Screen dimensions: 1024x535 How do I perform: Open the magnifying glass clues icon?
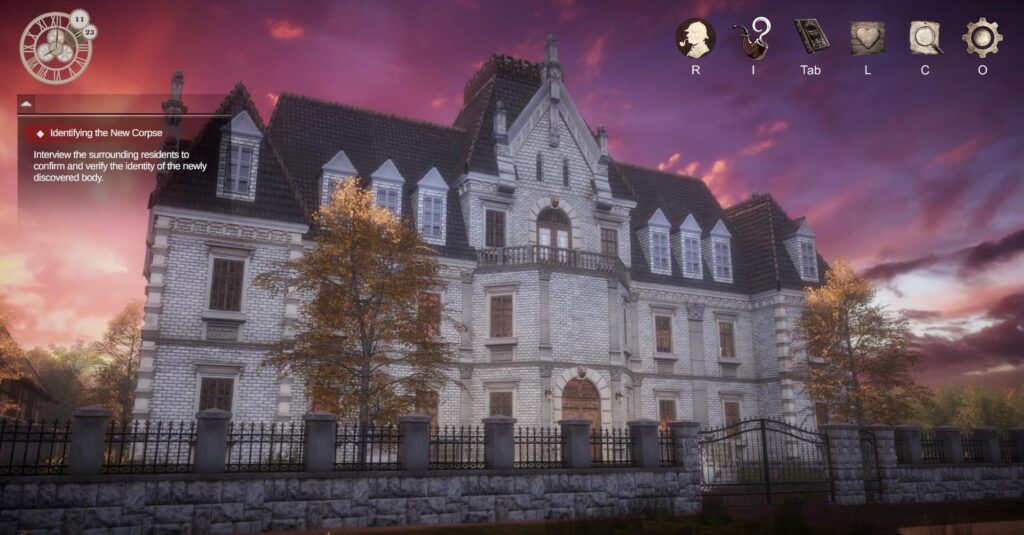coord(925,38)
